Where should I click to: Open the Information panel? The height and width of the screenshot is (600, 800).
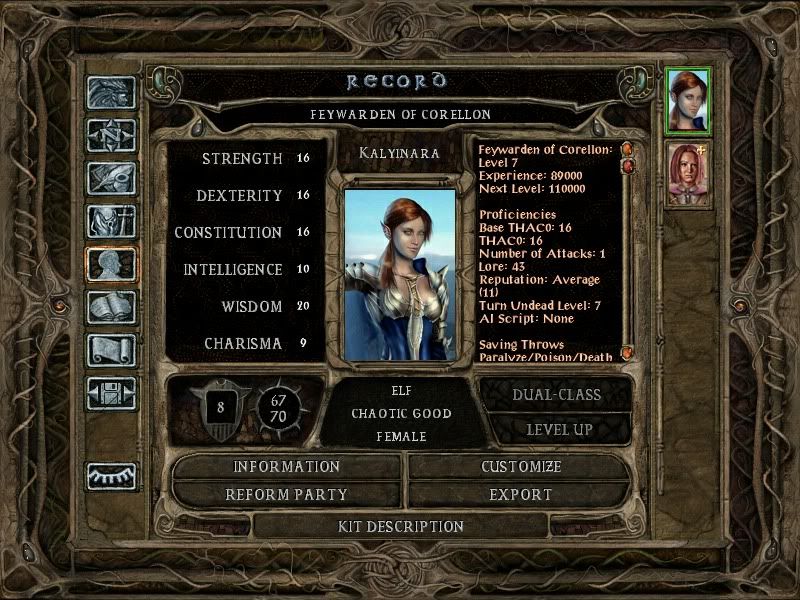pyautogui.click(x=287, y=467)
